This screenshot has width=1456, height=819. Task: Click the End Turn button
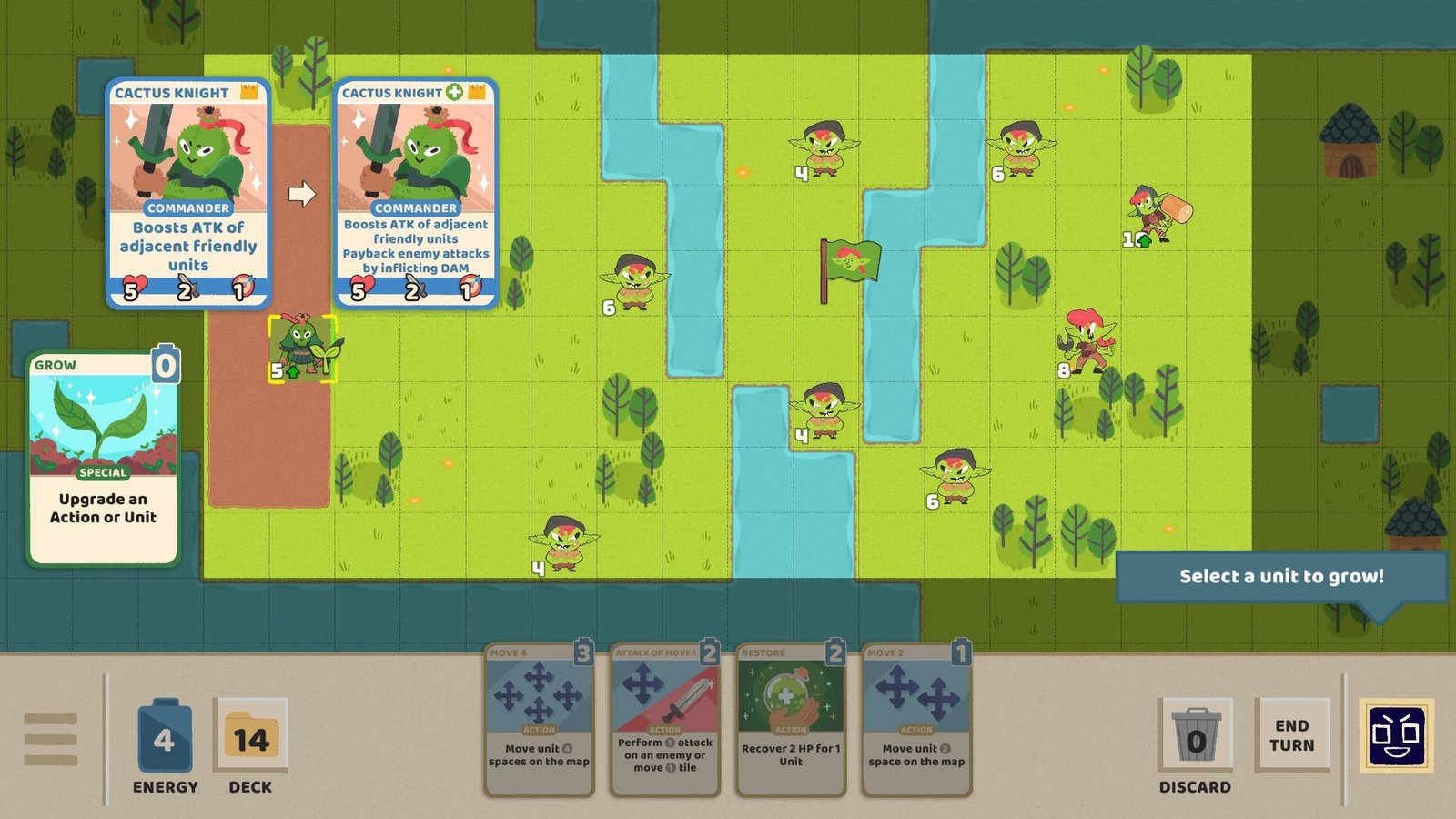point(1292,735)
